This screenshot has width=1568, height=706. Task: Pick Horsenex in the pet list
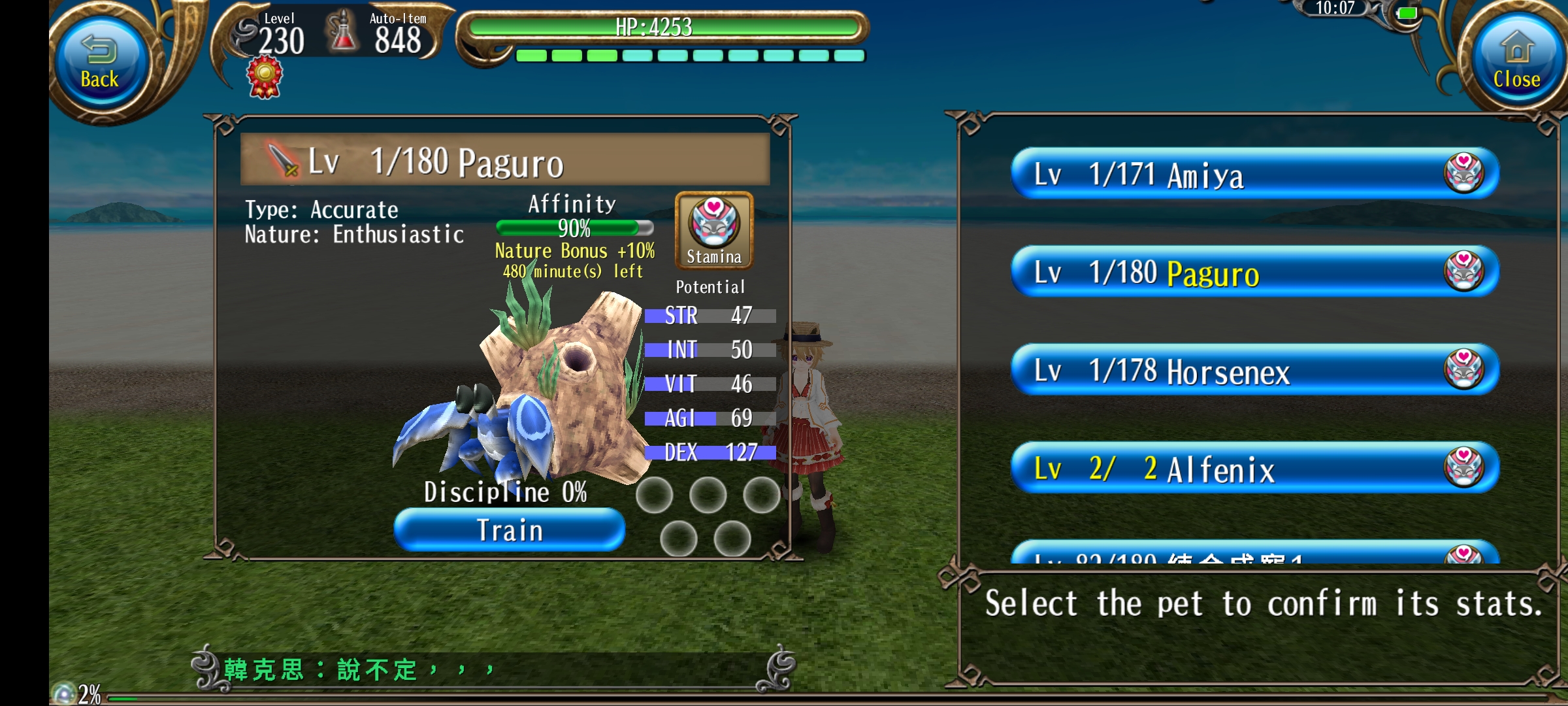1254,370
